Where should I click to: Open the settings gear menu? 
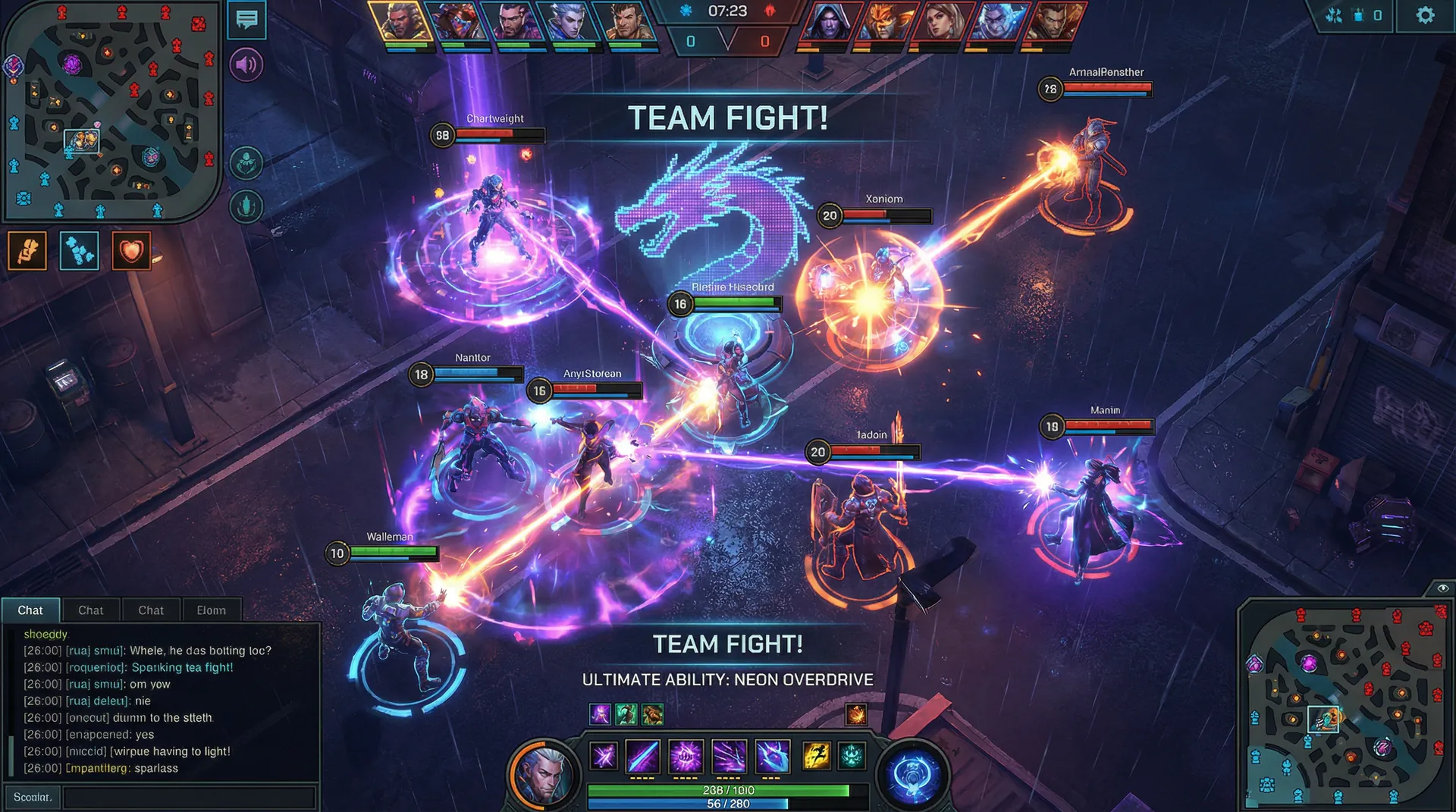[1425, 16]
